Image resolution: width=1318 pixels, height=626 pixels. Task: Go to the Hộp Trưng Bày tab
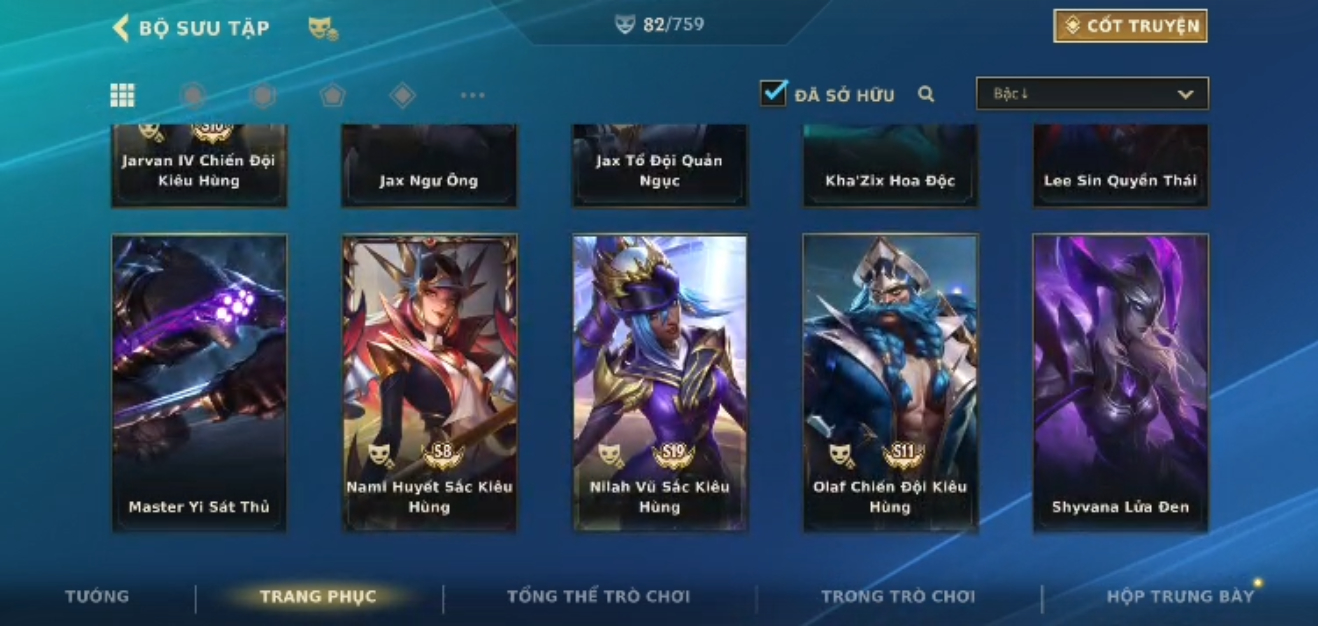tap(1180, 596)
